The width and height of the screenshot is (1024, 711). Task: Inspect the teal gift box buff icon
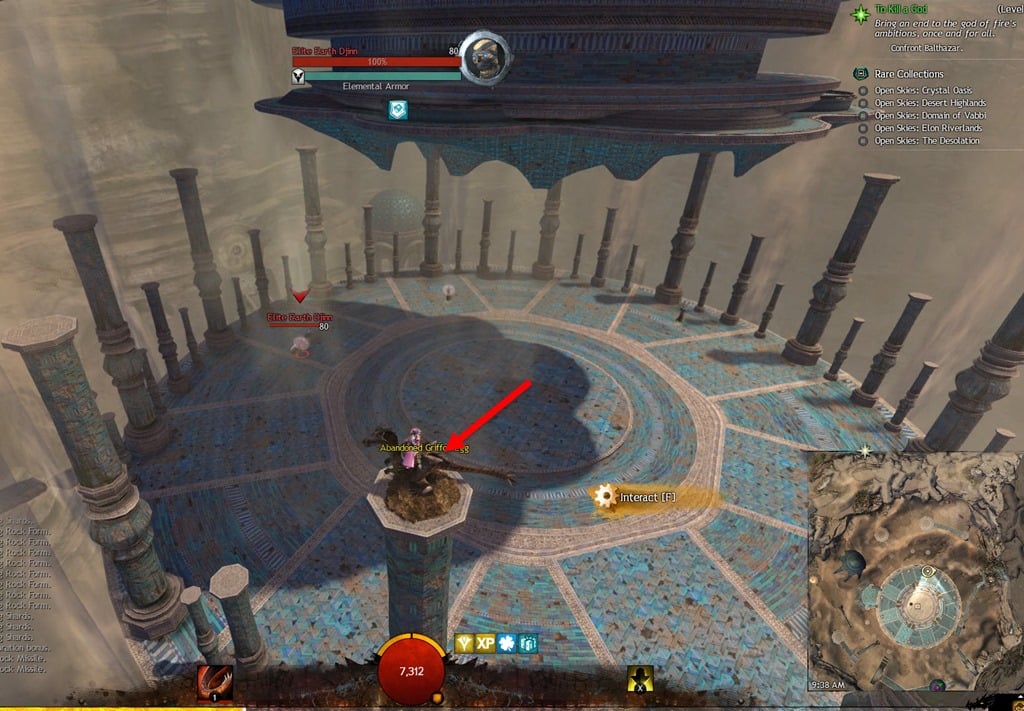pyautogui.click(x=528, y=643)
